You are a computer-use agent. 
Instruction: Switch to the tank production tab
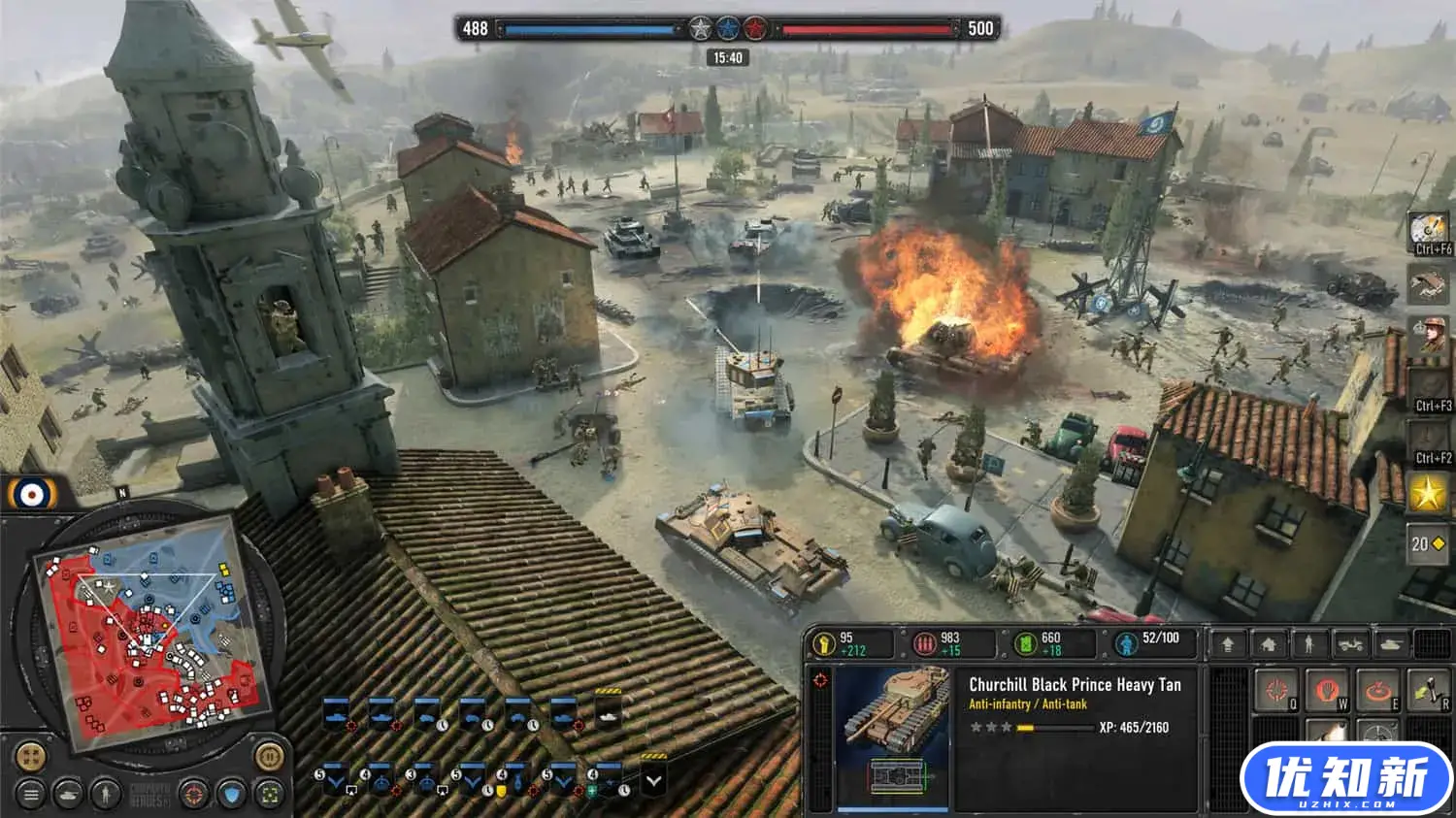point(1391,643)
